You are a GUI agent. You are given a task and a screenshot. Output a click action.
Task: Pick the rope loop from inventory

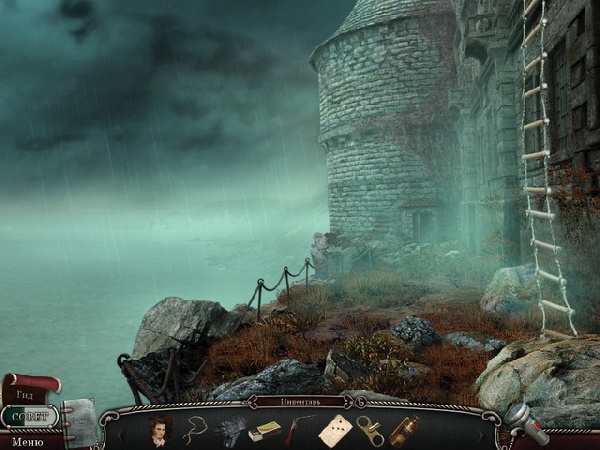pyautogui.click(x=193, y=429)
